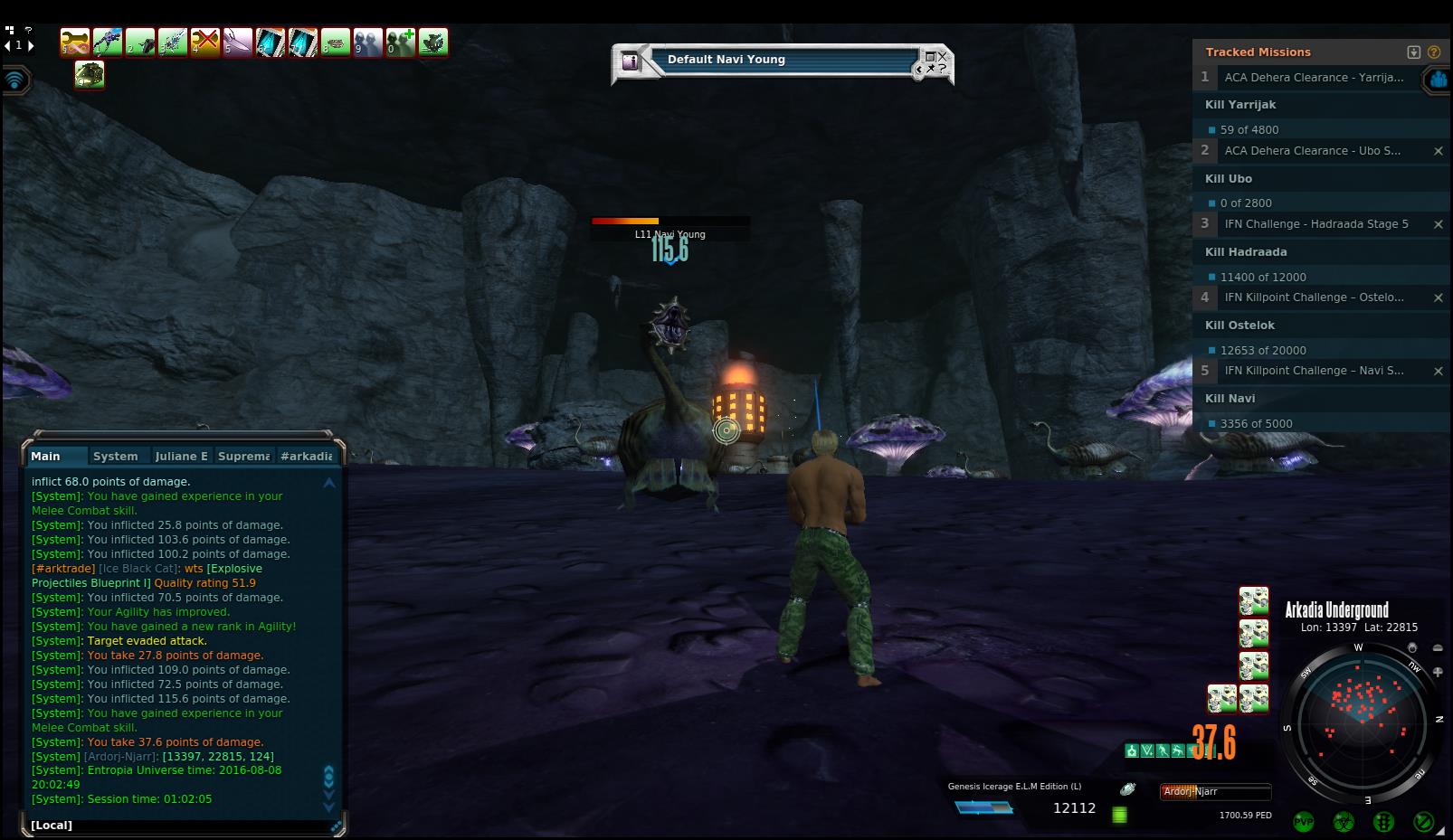Go to the next hotbar page arrow
Image resolution: width=1453 pixels, height=840 pixels.
[x=30, y=45]
